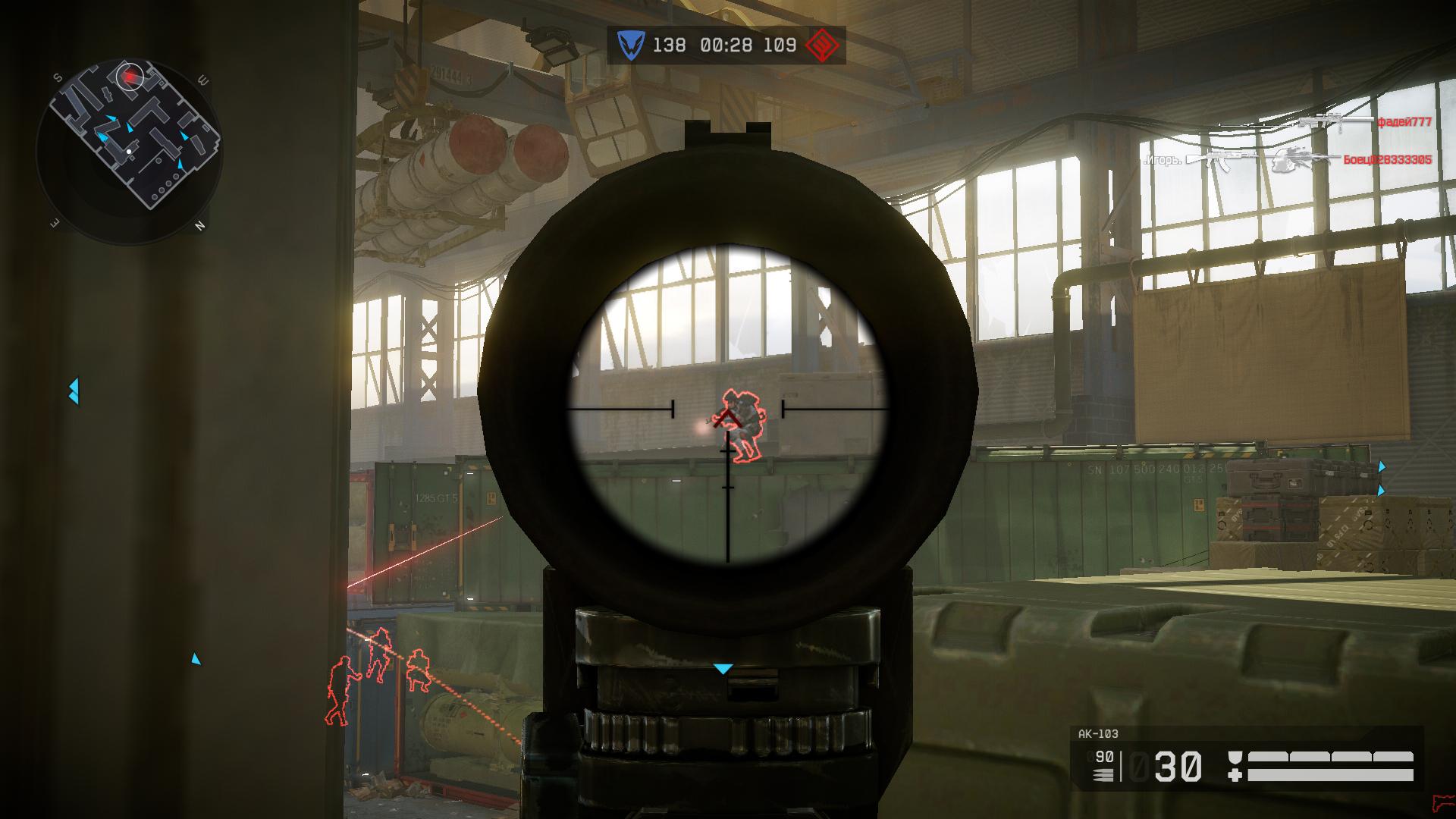
Task: Click the AK-103 weapon label
Action: (x=1098, y=733)
